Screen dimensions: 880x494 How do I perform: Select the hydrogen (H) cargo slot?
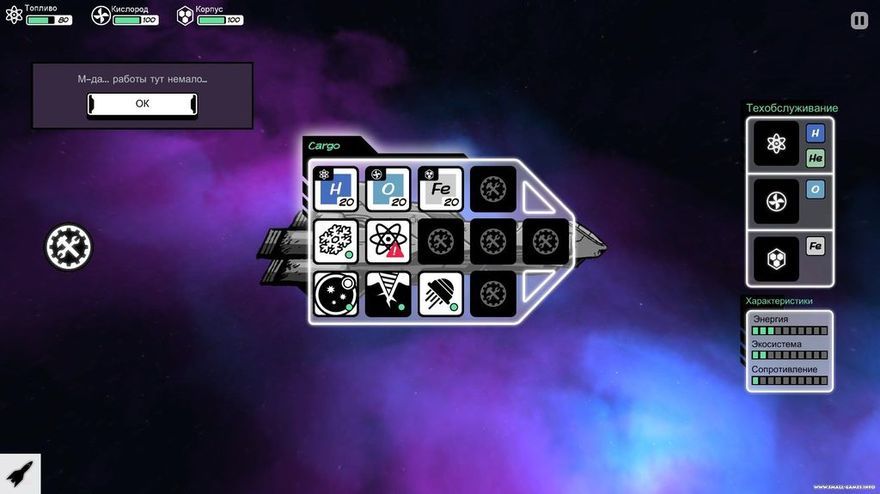tap(335, 188)
